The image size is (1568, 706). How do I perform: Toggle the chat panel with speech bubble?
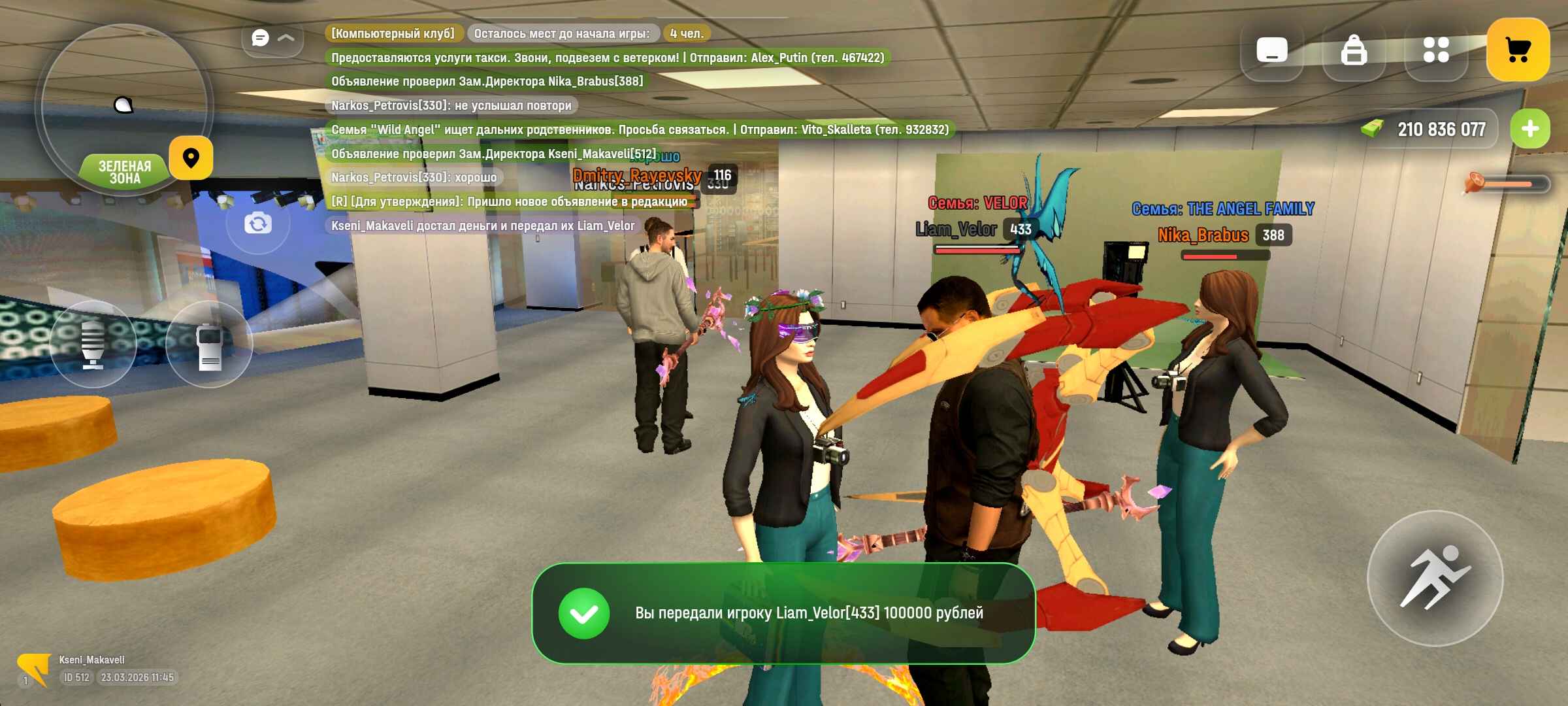point(272,38)
